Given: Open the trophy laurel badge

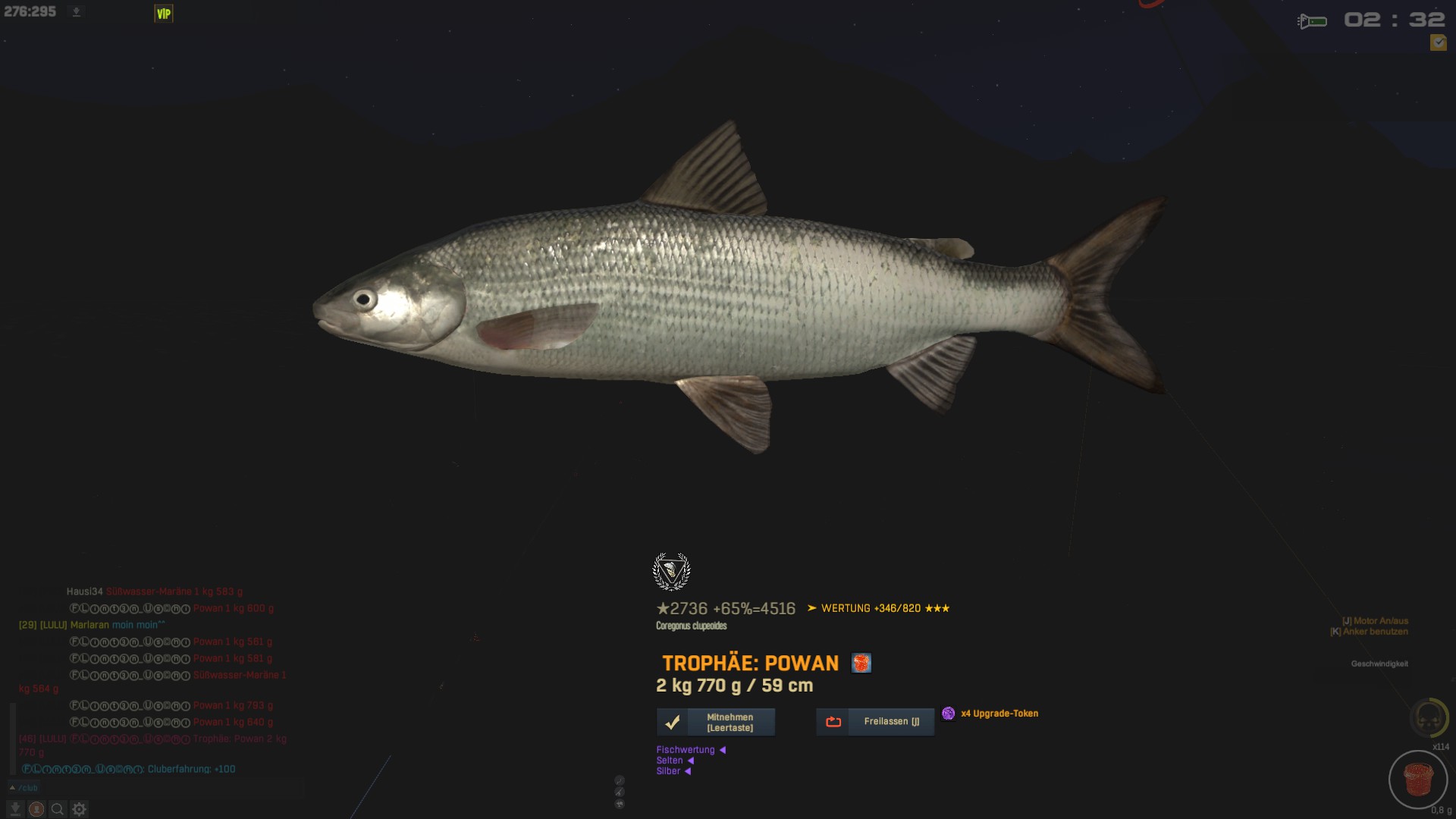Looking at the screenshot, I should click(x=671, y=572).
